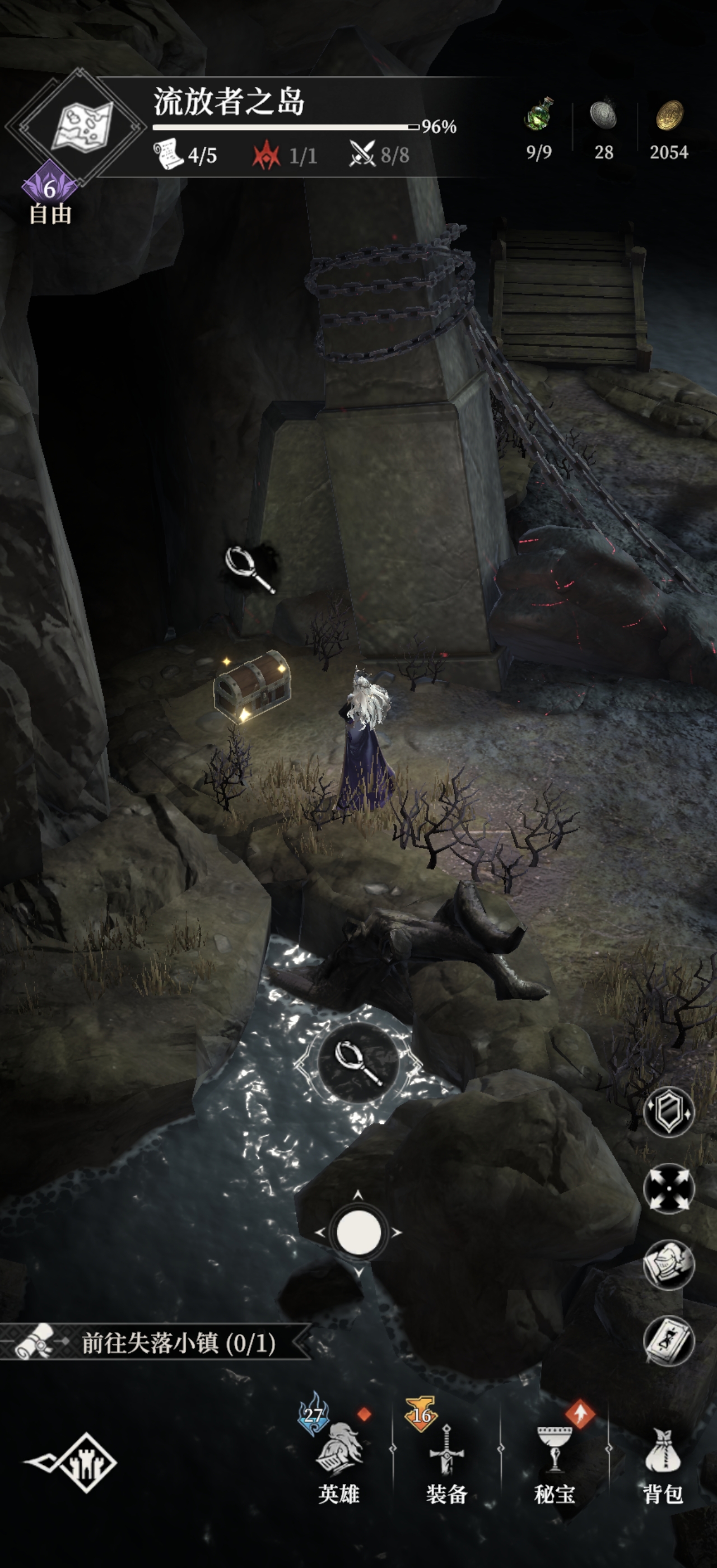
Task: Select the 前往失落小镇 quest tracker
Action: [159, 1343]
